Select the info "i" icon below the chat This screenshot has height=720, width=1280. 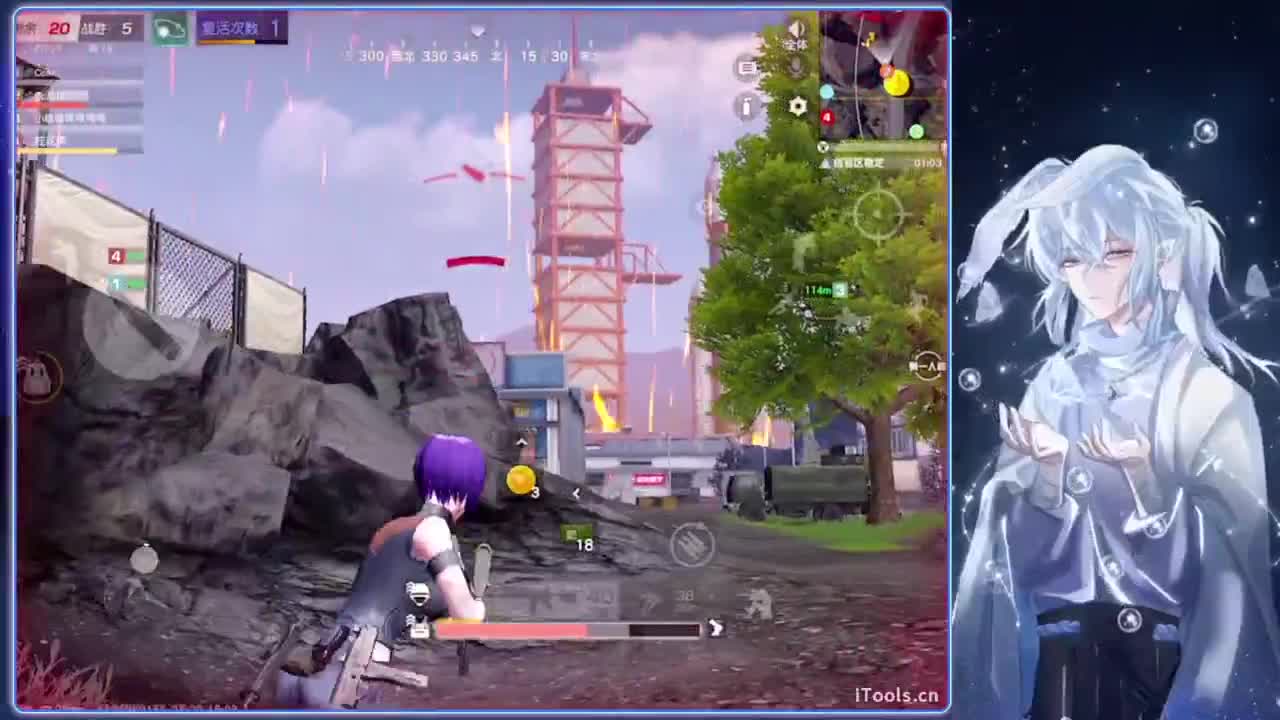pyautogui.click(x=746, y=107)
